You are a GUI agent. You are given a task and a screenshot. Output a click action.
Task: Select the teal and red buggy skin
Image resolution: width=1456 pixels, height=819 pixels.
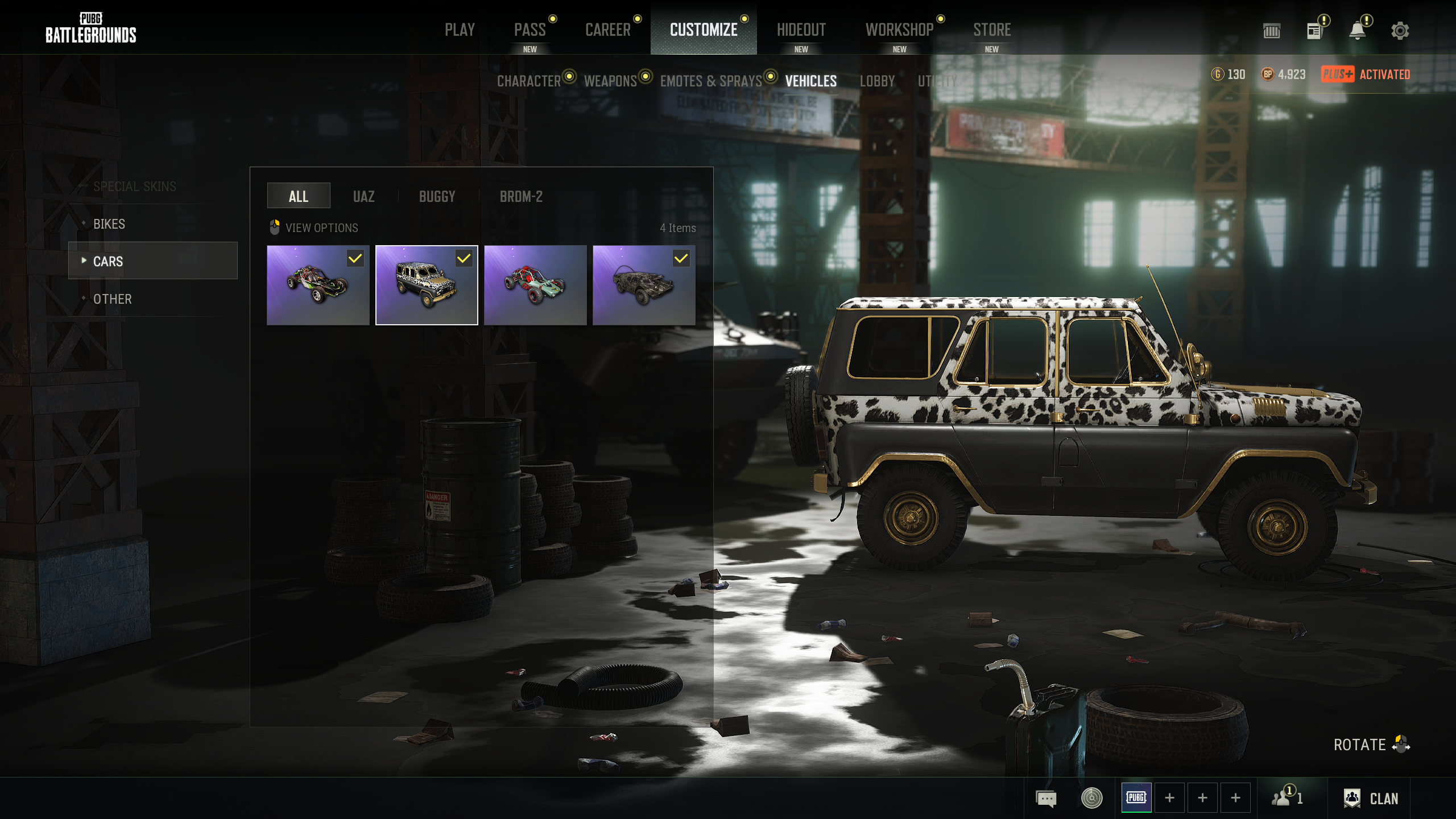click(x=535, y=285)
